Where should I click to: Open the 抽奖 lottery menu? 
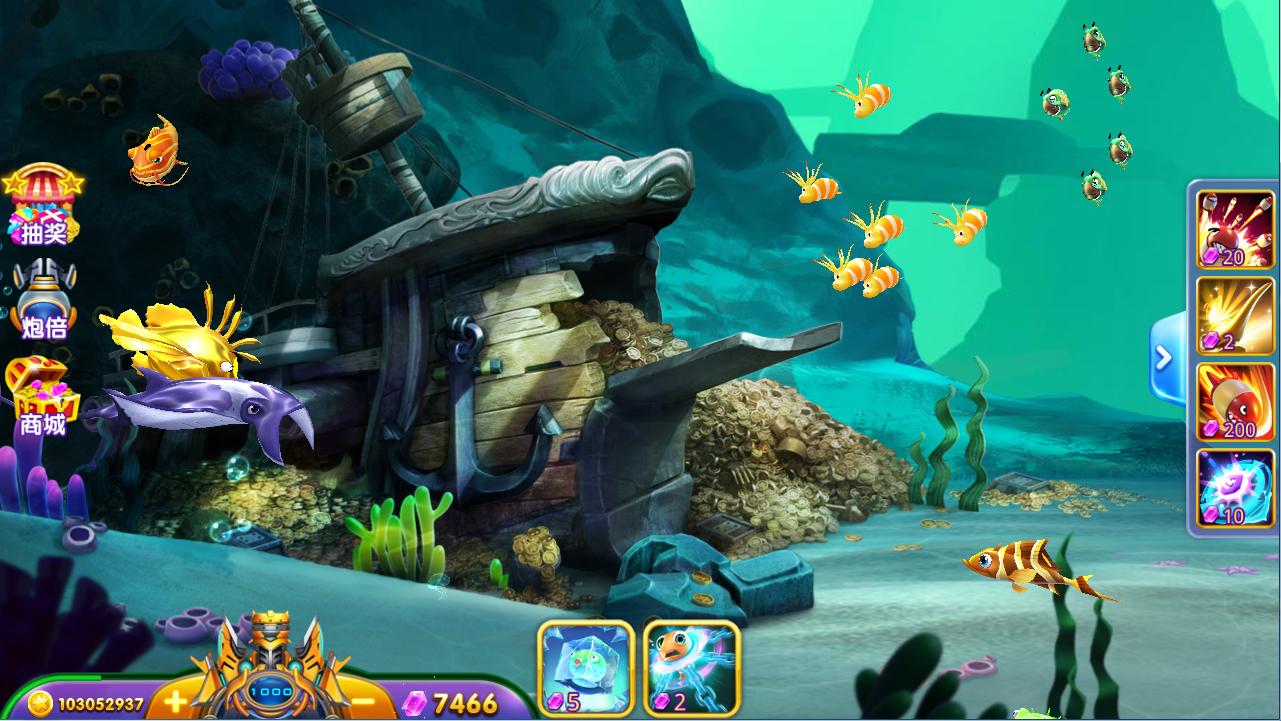[42, 208]
